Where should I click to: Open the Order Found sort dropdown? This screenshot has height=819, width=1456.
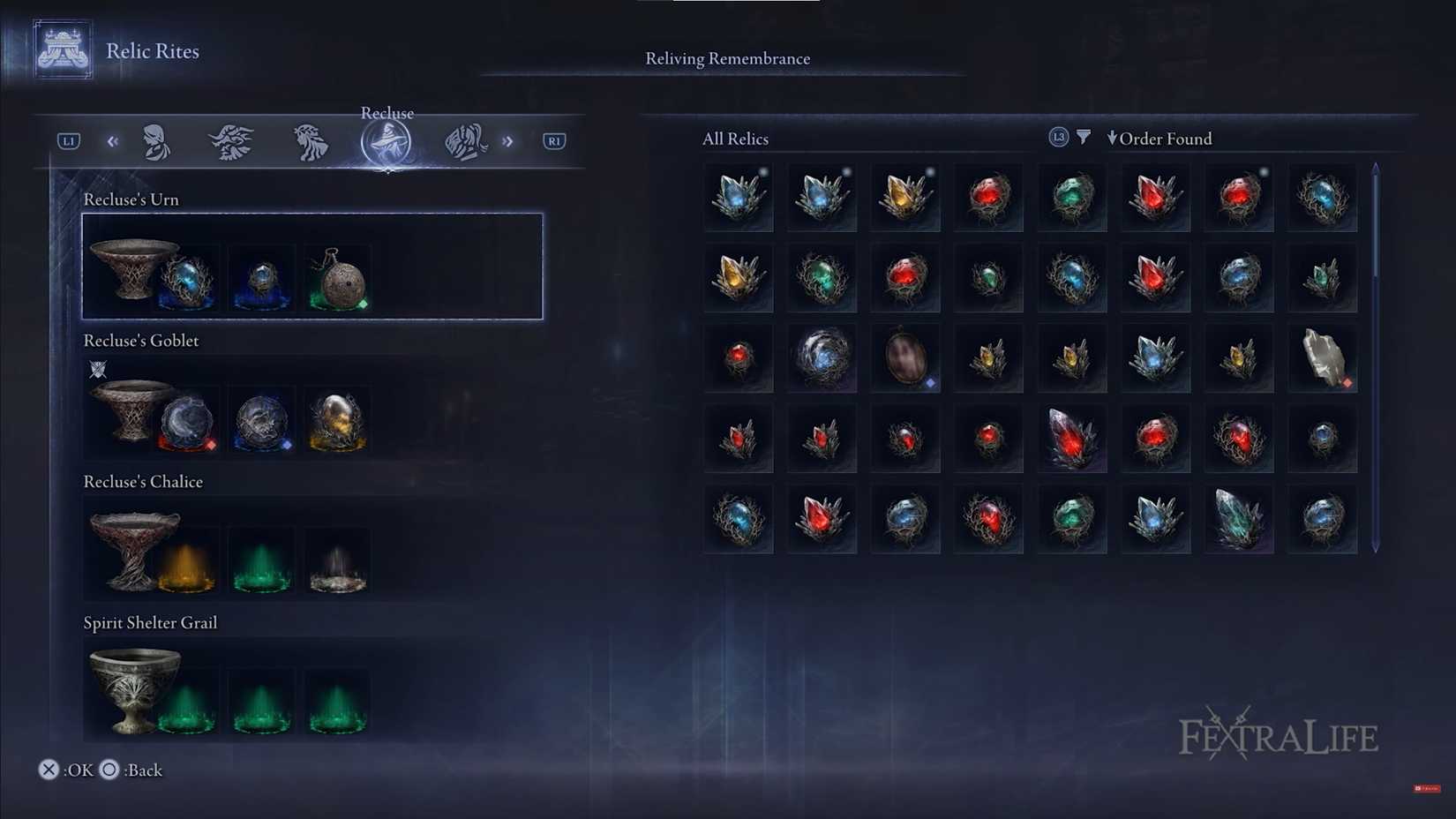click(x=1160, y=139)
